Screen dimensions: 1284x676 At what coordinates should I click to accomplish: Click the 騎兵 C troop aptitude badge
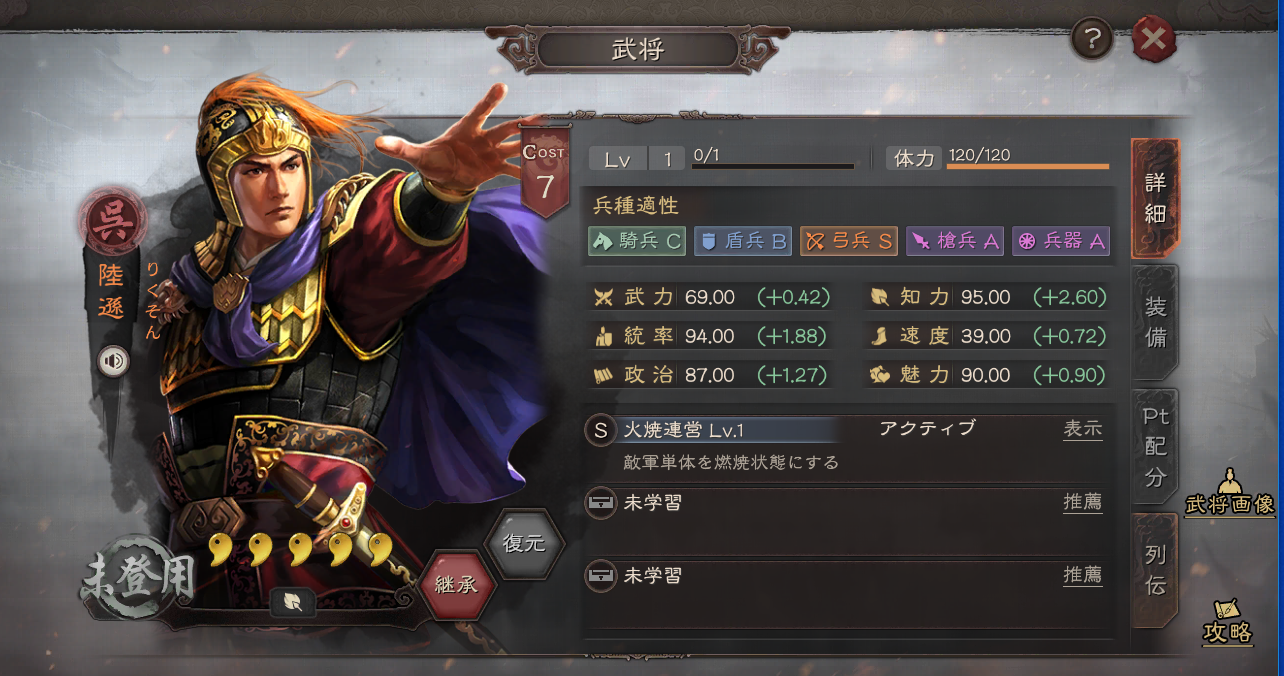coord(637,241)
